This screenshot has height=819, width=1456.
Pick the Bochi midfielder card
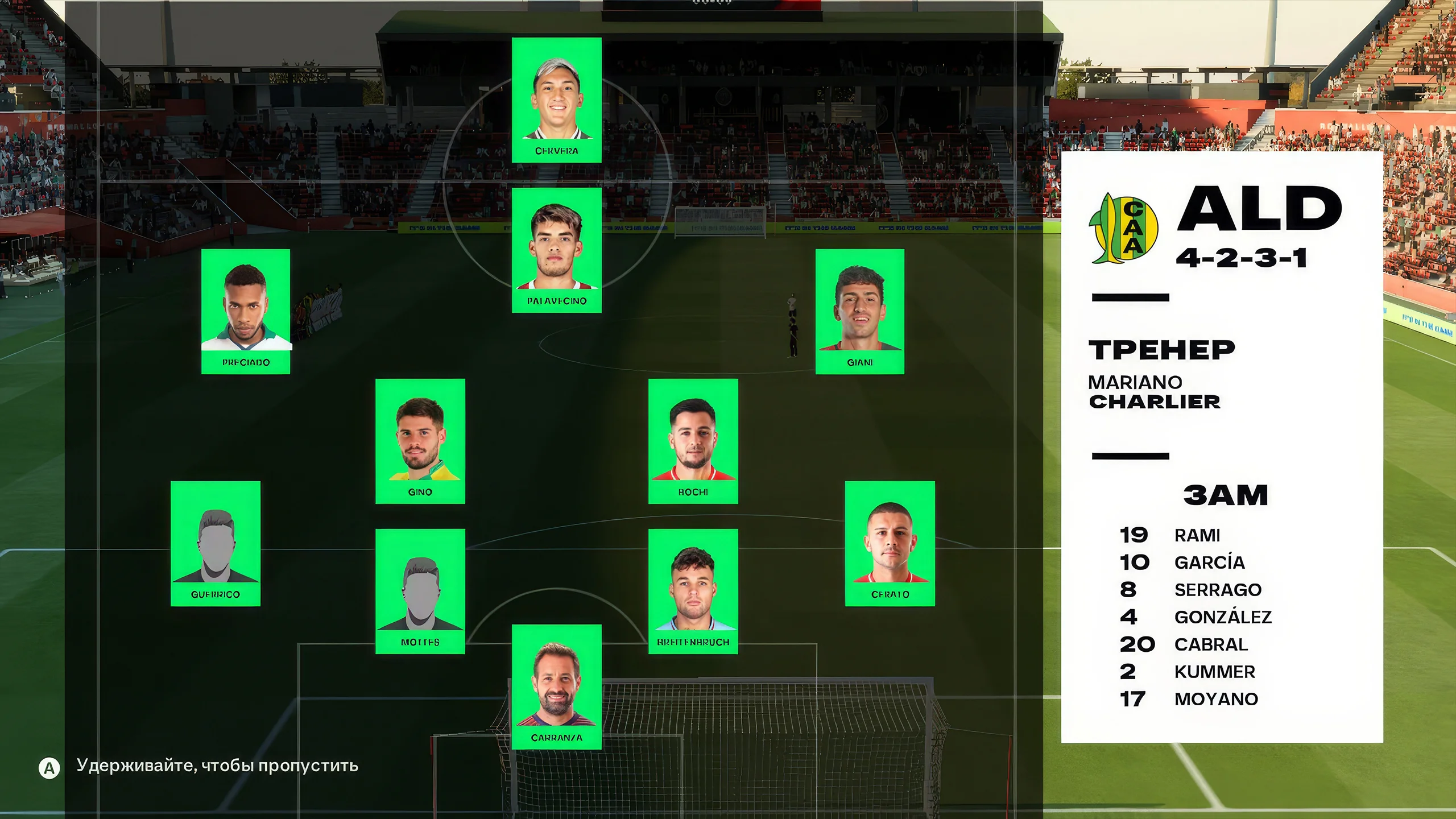[x=693, y=441]
